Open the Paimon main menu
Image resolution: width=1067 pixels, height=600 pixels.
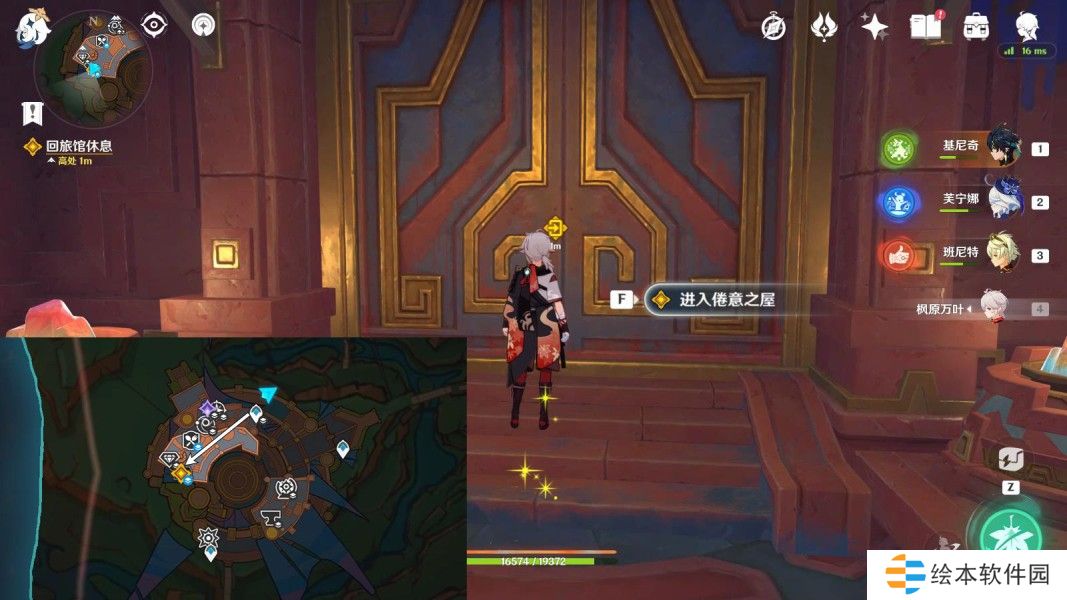[31, 27]
